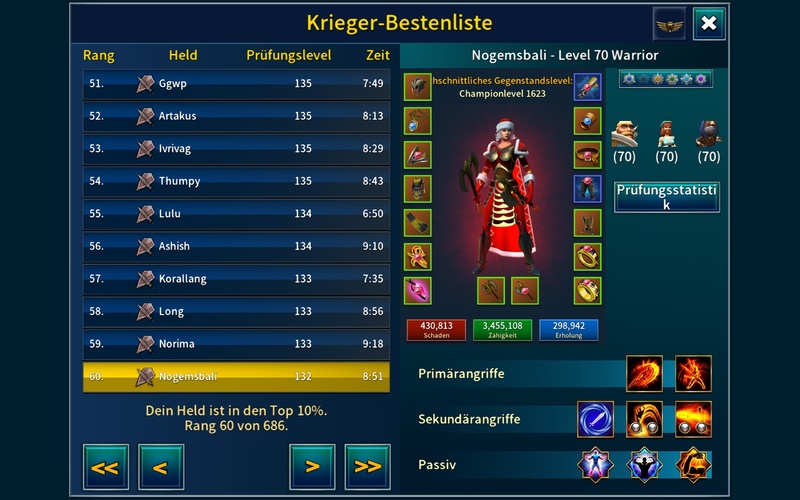
Task: Inspect the belt equipment slot
Action: coord(587,155)
